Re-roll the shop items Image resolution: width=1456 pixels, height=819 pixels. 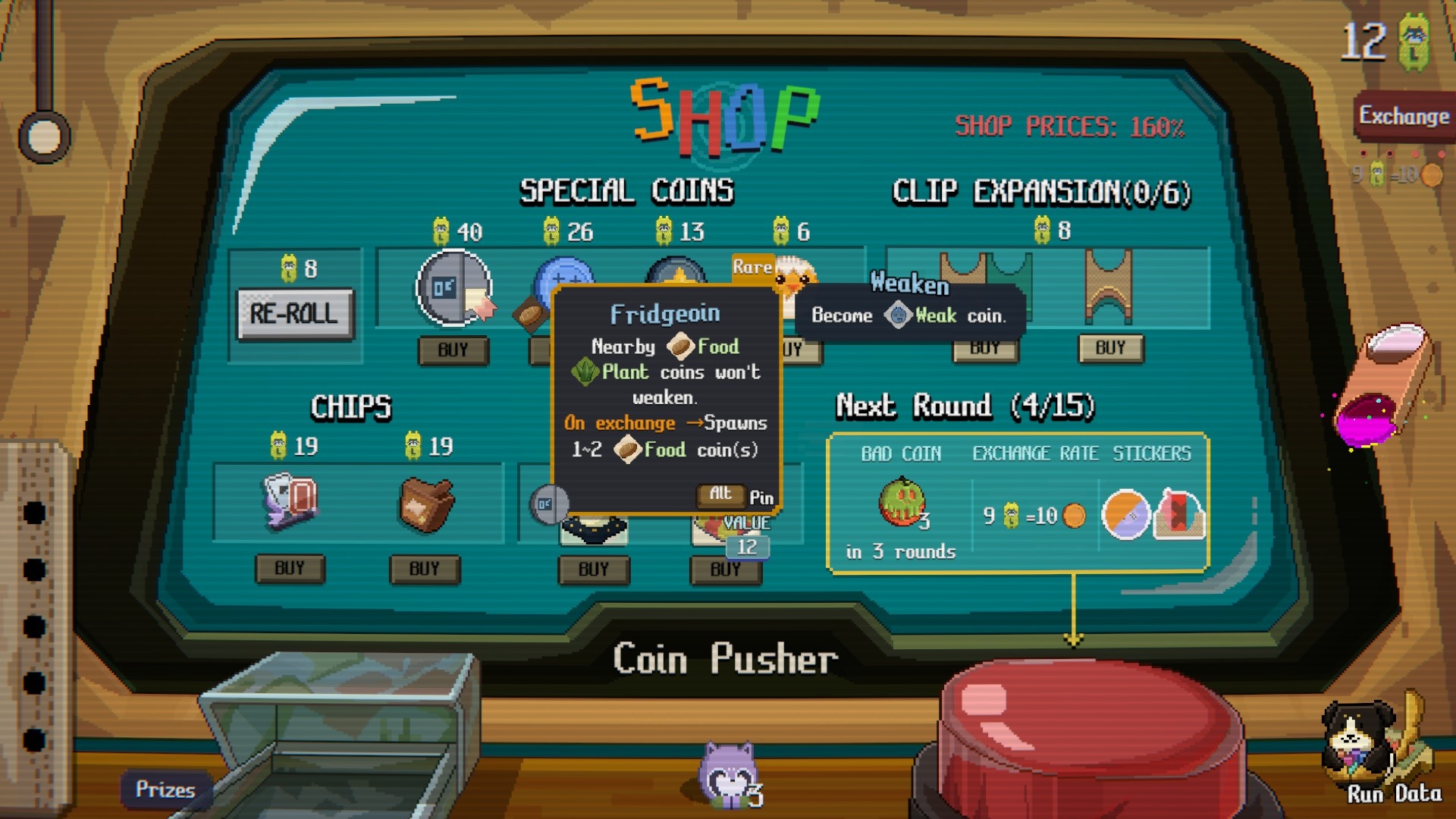295,313
